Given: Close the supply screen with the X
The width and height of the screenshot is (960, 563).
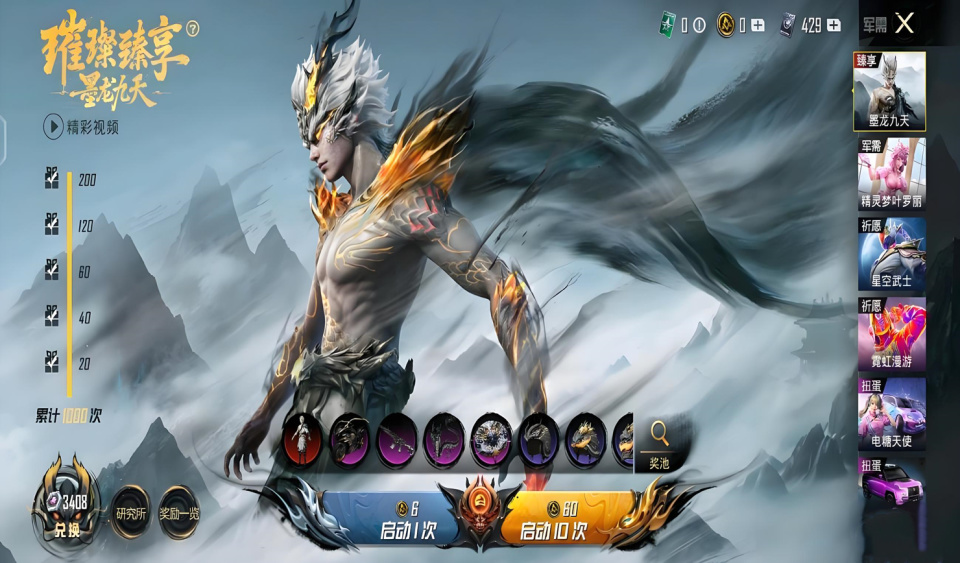Looking at the screenshot, I should (x=904, y=24).
